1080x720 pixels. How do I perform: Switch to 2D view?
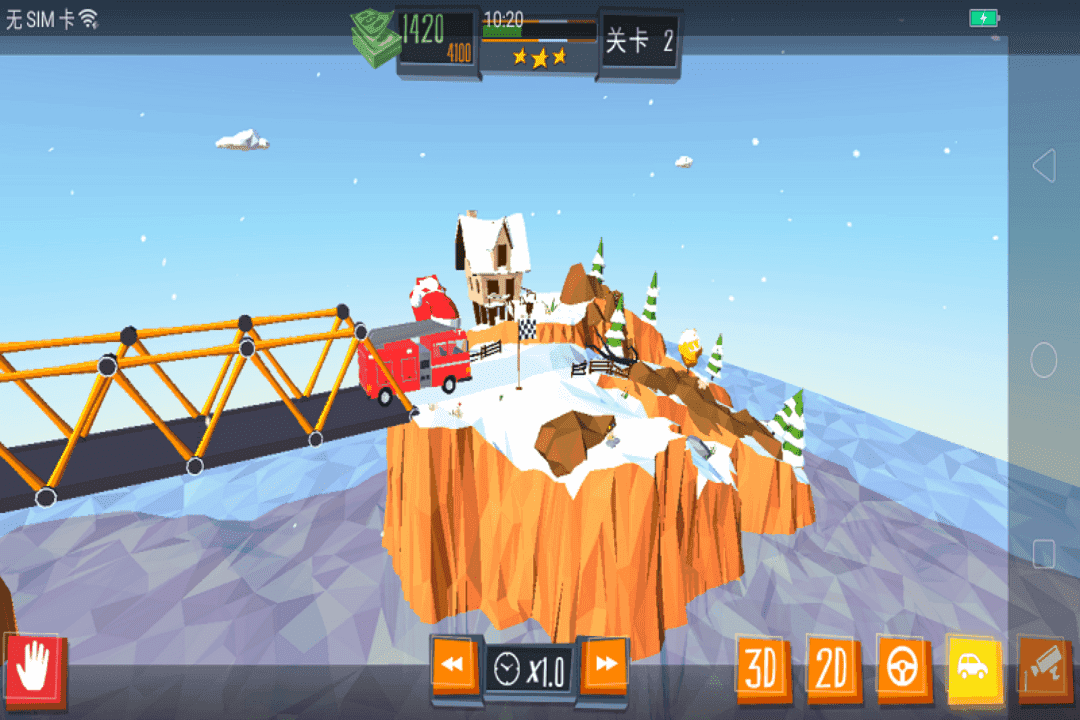(832, 668)
